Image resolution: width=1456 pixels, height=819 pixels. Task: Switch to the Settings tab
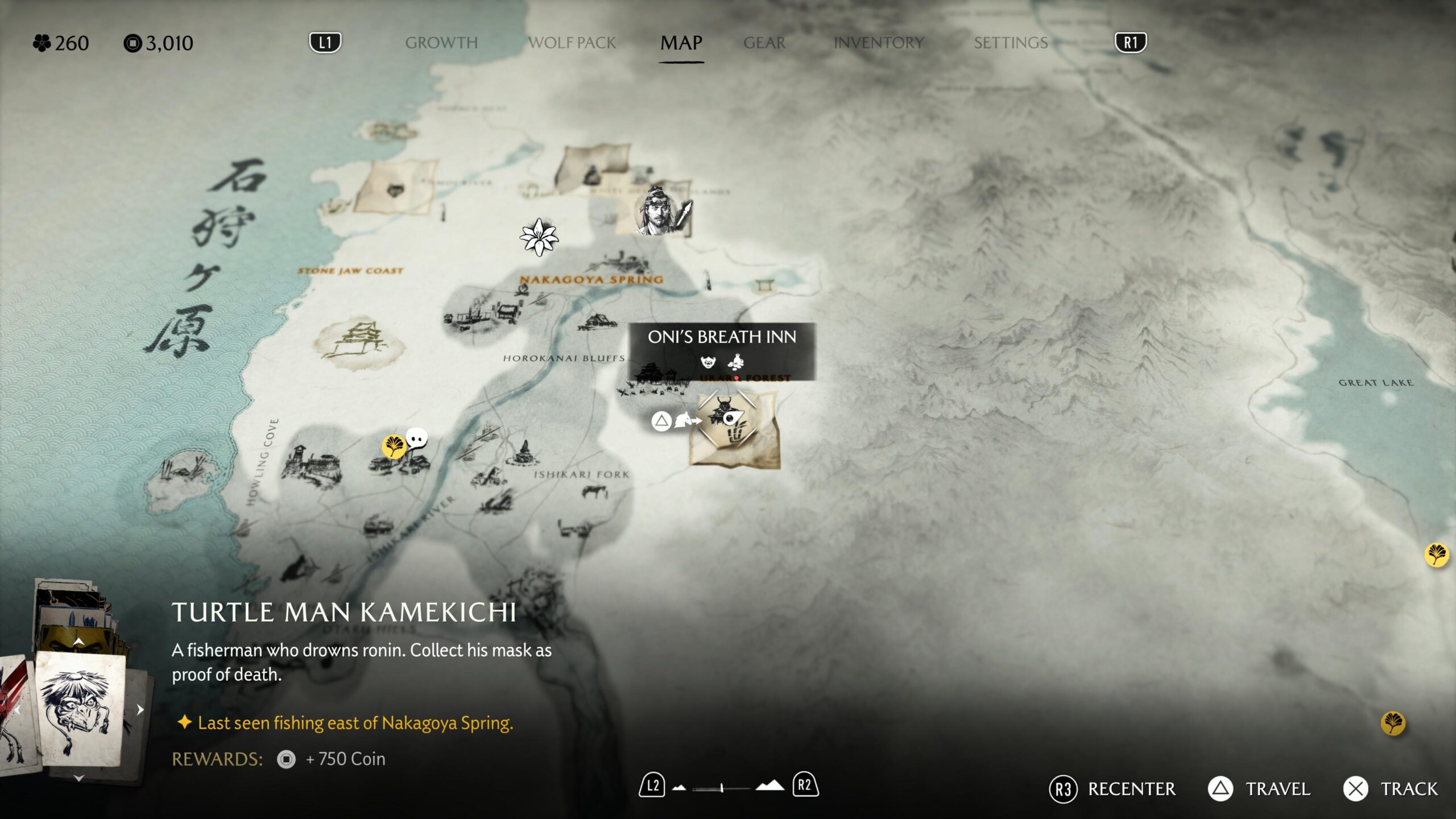(1010, 43)
